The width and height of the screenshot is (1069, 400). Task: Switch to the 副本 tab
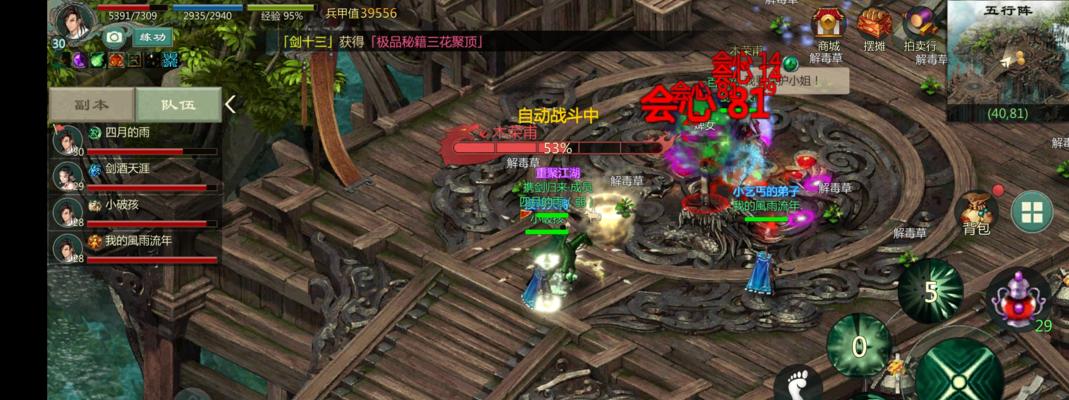pos(91,104)
